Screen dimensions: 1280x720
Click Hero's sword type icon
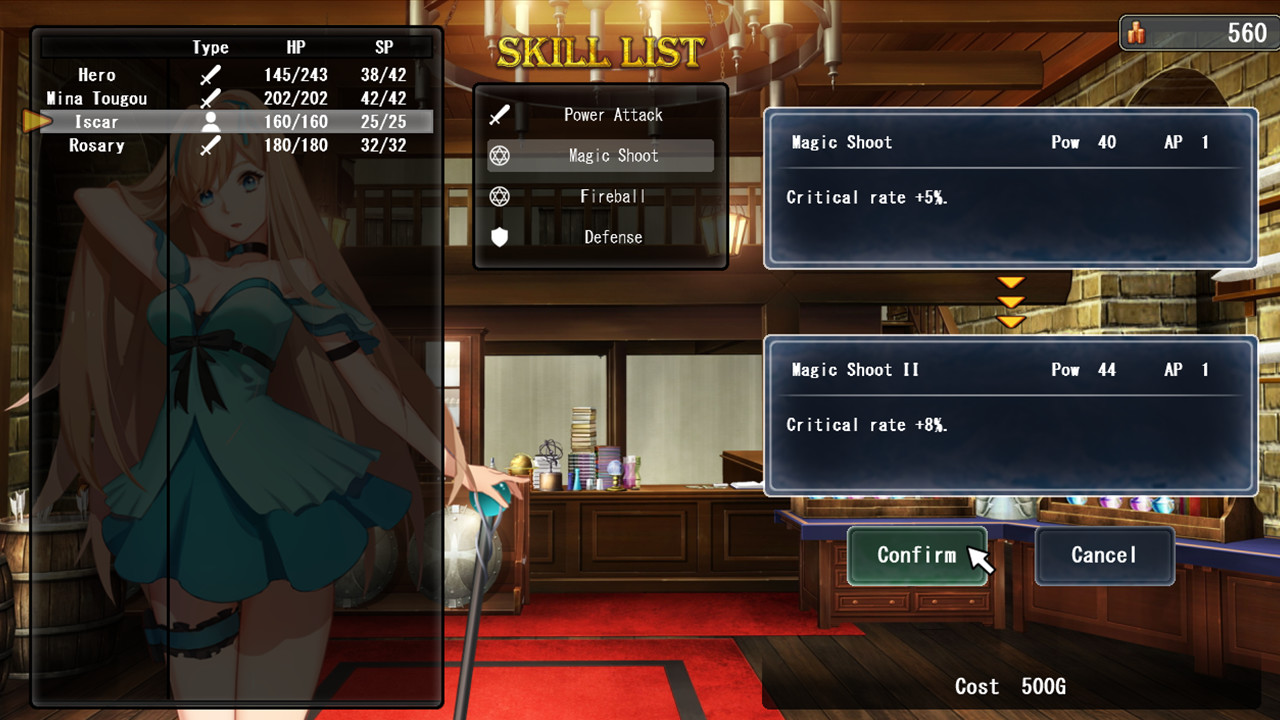tap(210, 74)
